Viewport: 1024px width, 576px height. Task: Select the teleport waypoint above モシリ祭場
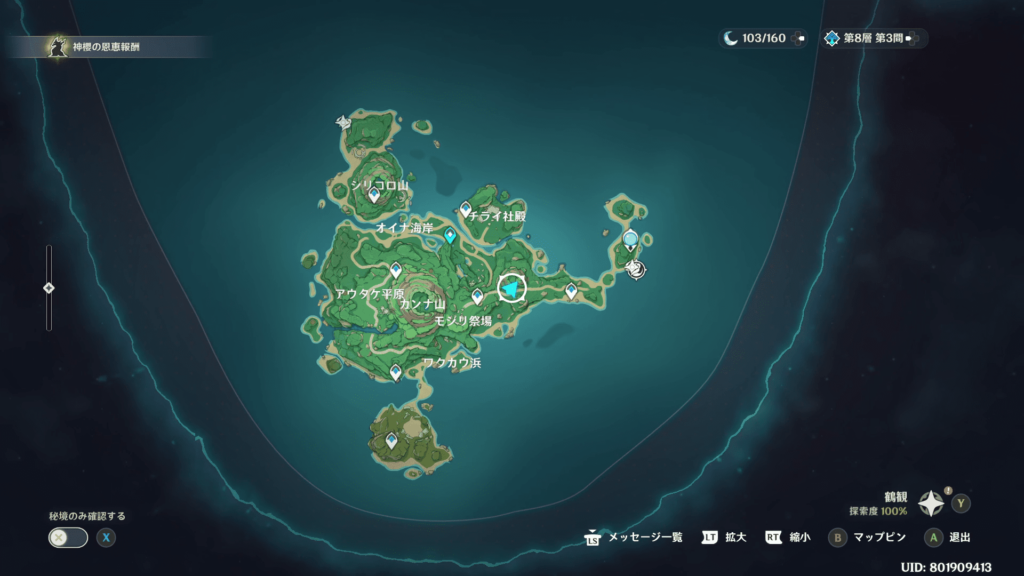pyautogui.click(x=477, y=296)
